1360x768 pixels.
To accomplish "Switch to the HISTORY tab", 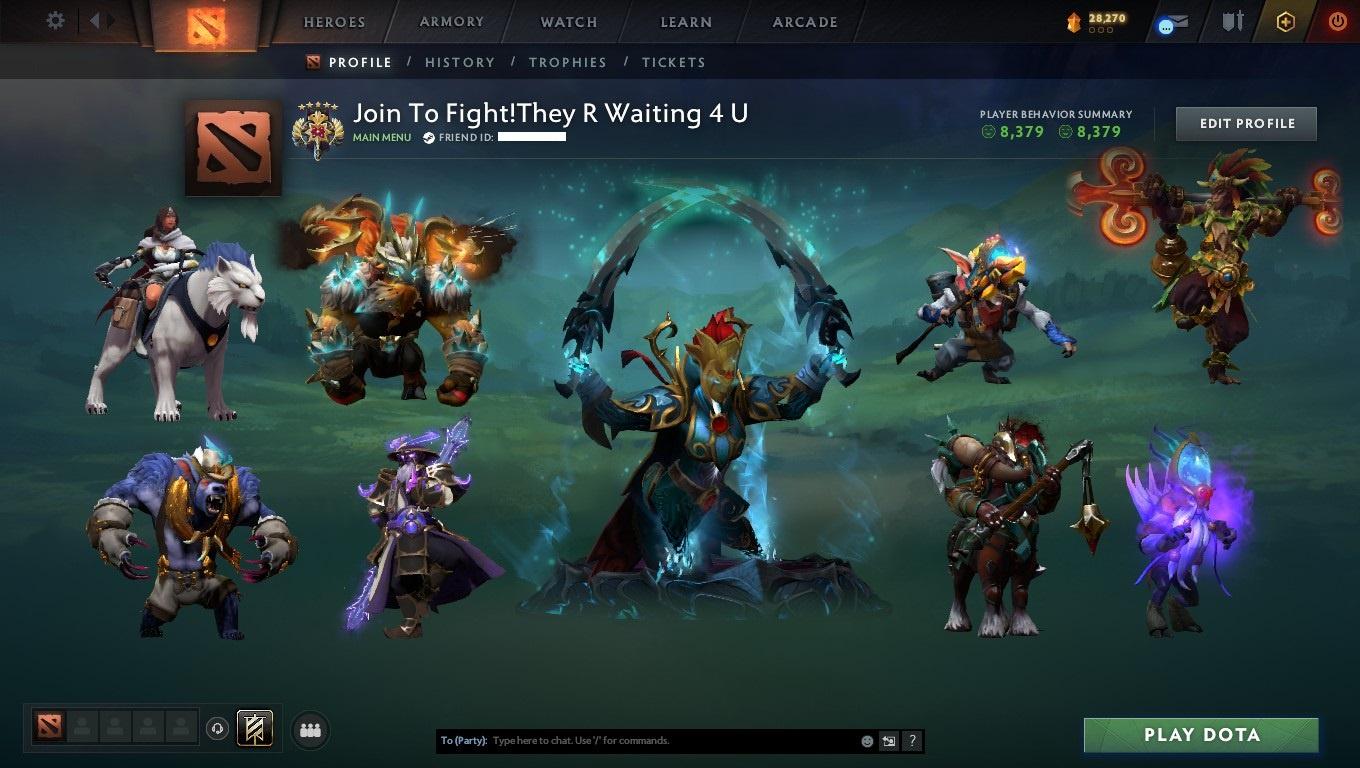I will [x=459, y=62].
